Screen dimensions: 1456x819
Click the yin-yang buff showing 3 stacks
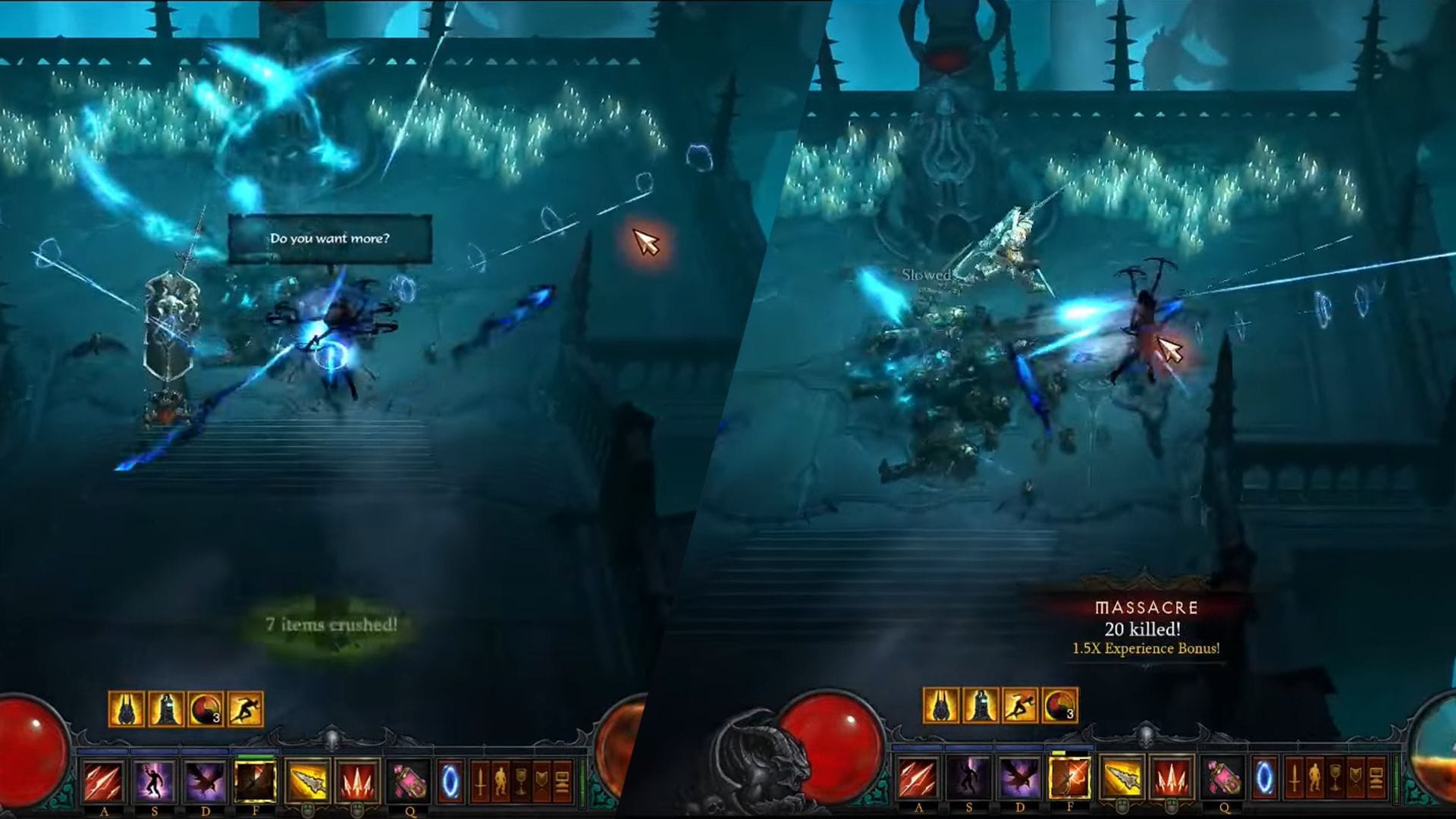[204, 710]
